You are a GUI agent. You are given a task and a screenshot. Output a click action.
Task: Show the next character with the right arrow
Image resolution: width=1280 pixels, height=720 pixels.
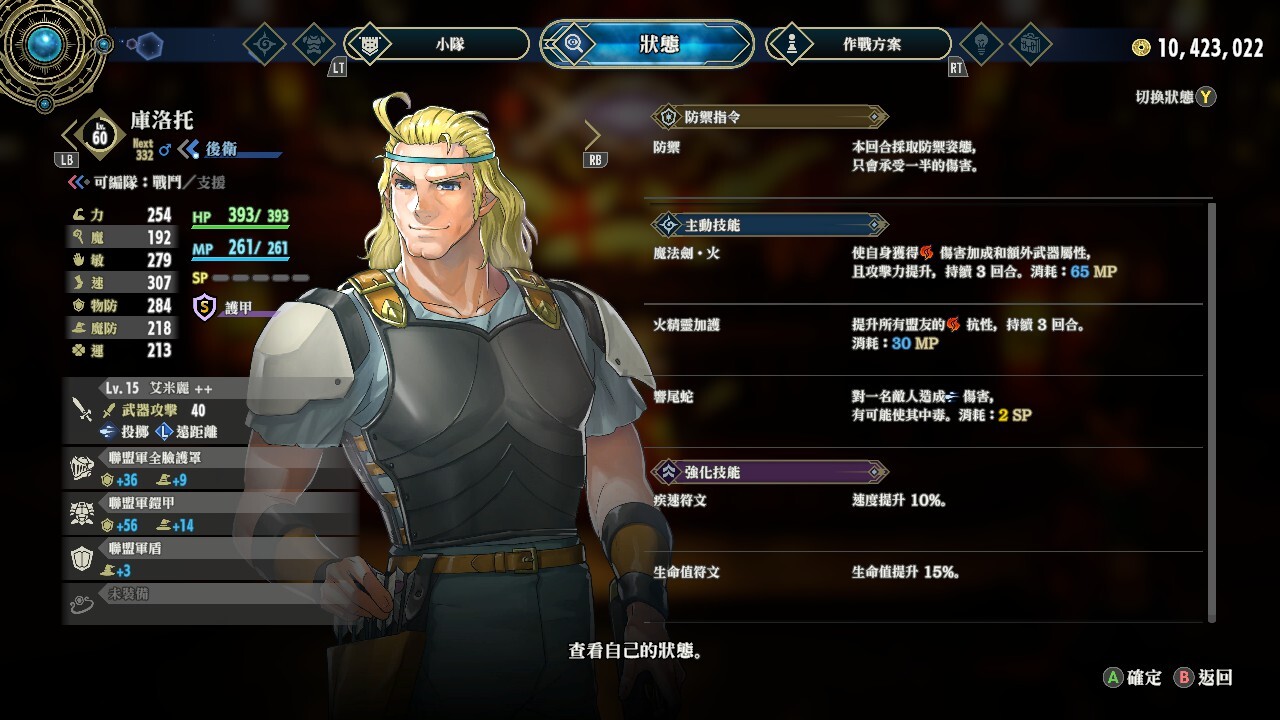(593, 134)
